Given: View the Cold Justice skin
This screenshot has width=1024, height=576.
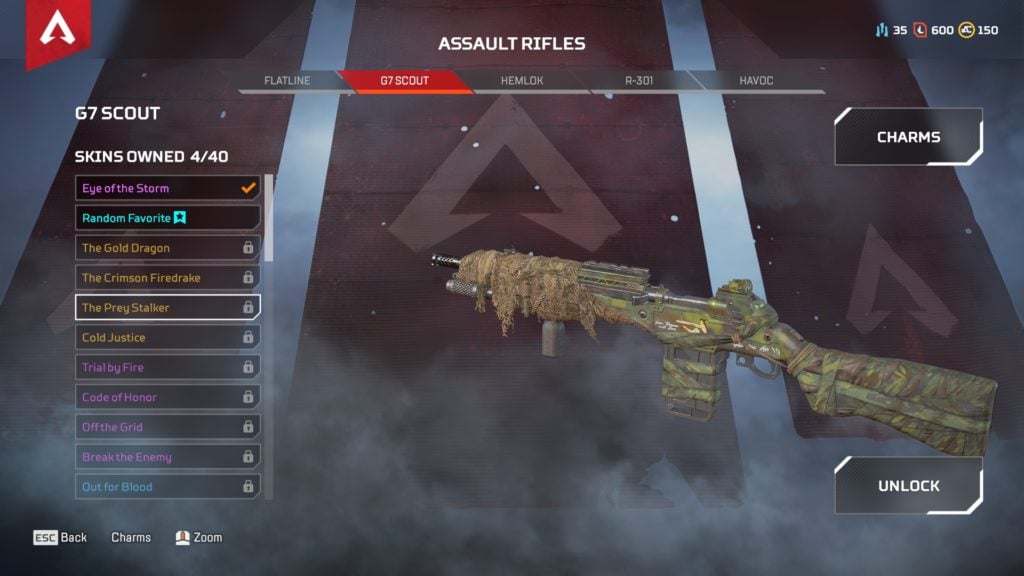Looking at the screenshot, I should click(168, 337).
